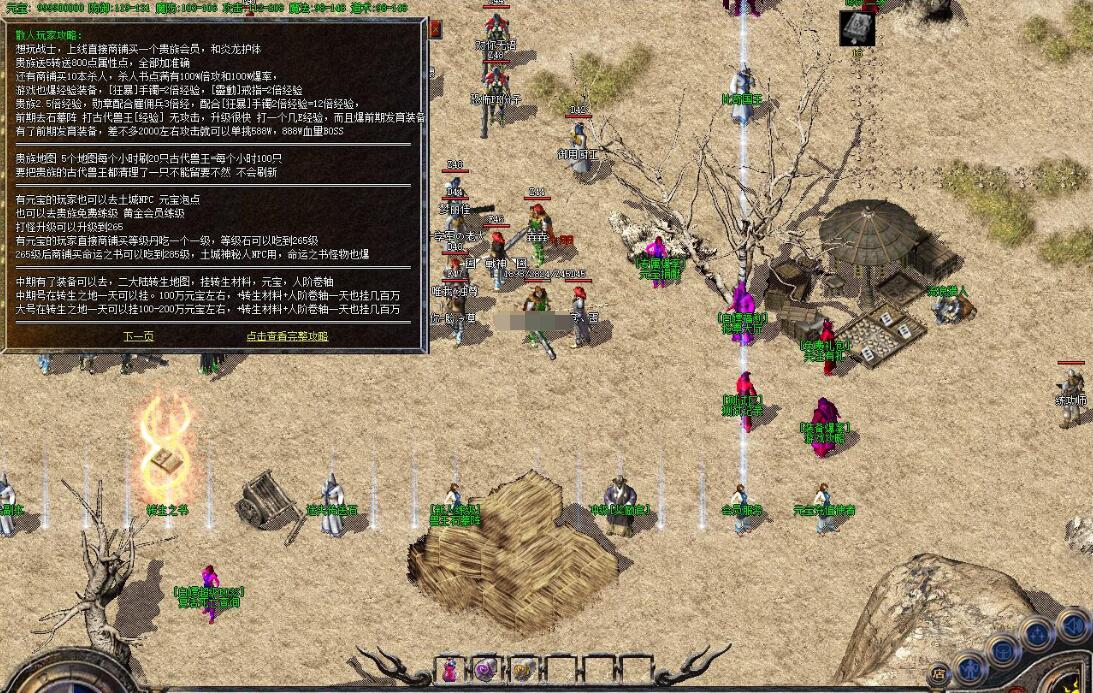
Task: Go to next page via 下一页 link
Action: [x=138, y=336]
